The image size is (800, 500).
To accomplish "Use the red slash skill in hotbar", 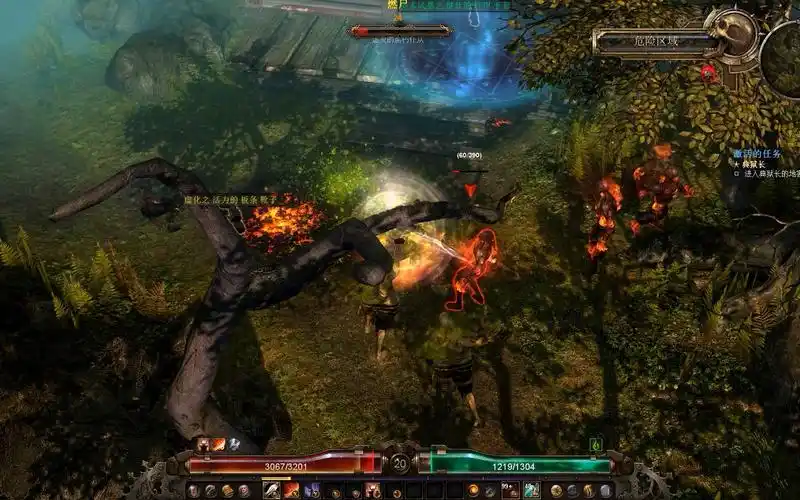I will point(291,490).
